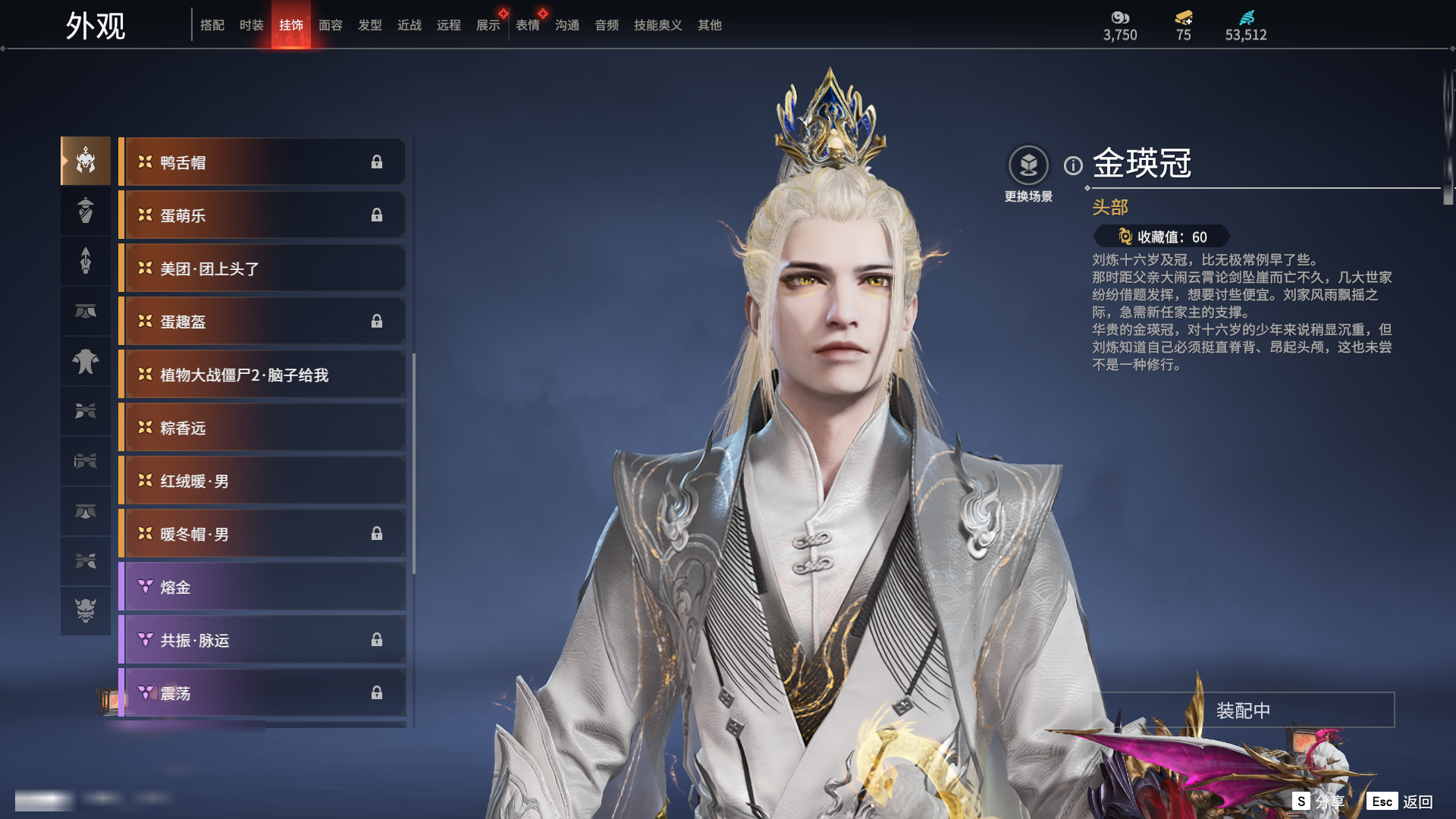Click the 装配中 equip button

coord(1243,711)
